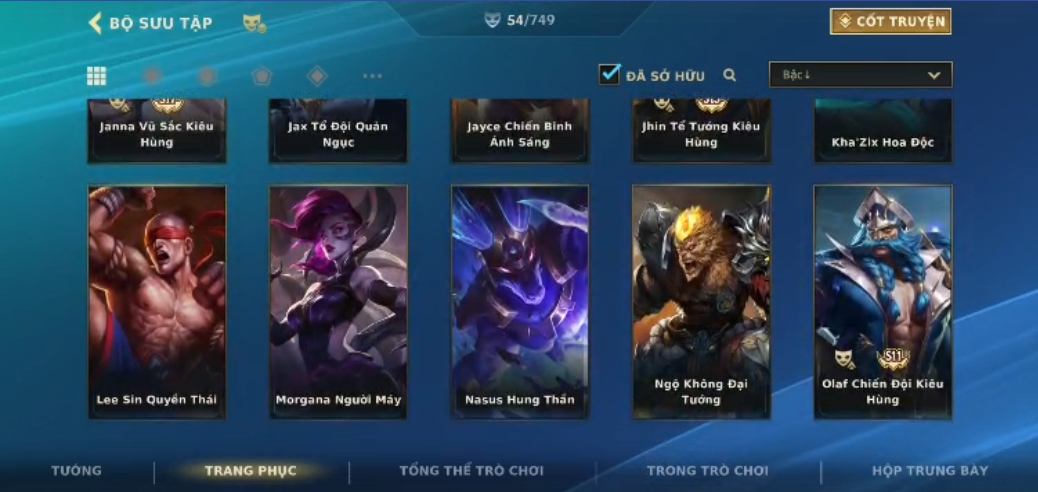Open the Trong Trò Chơi tab
The image size is (1038, 492).
(708, 471)
